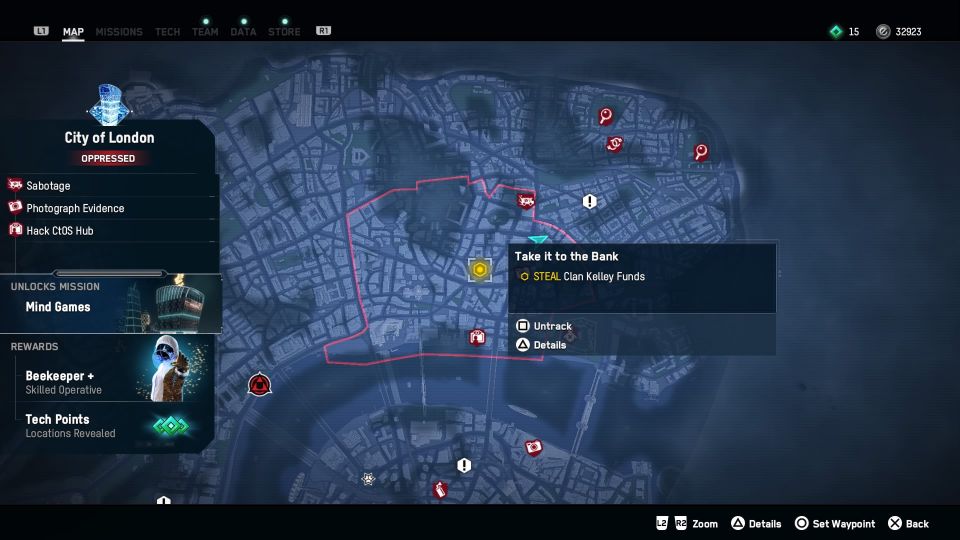Select the Data tab
960x540 pixels.
[x=243, y=32]
